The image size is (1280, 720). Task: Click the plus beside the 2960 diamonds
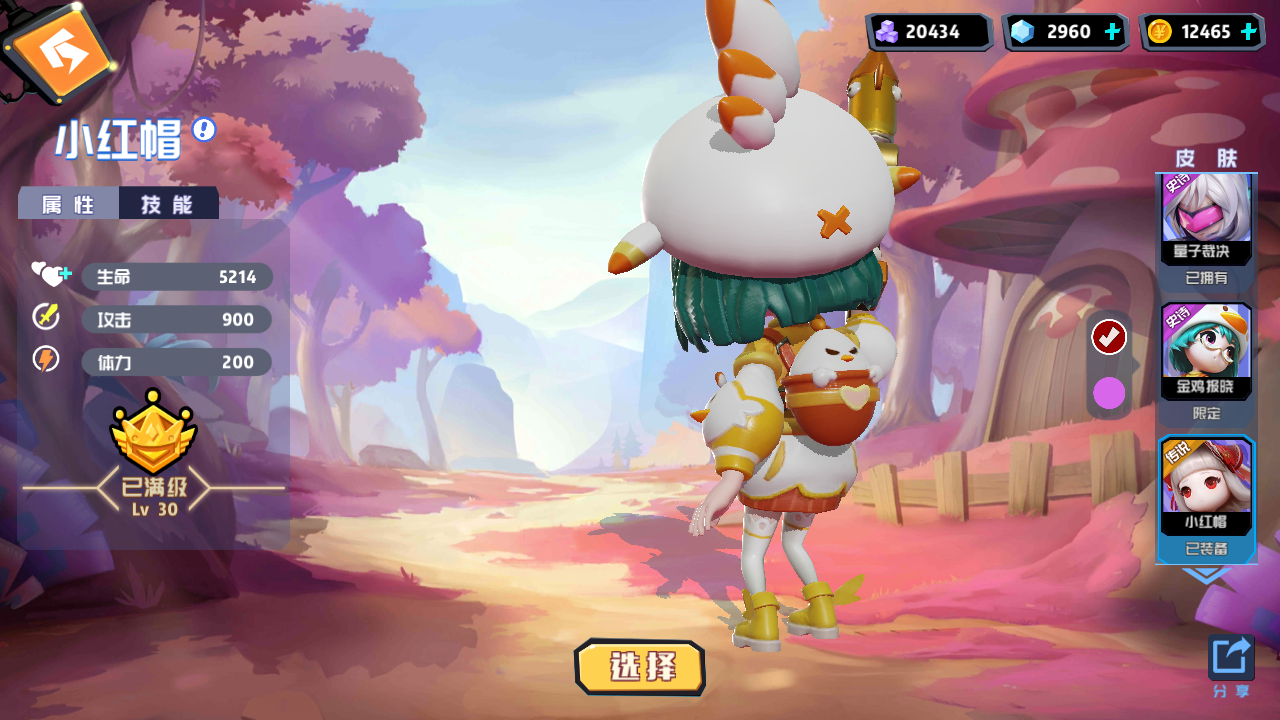(1110, 31)
